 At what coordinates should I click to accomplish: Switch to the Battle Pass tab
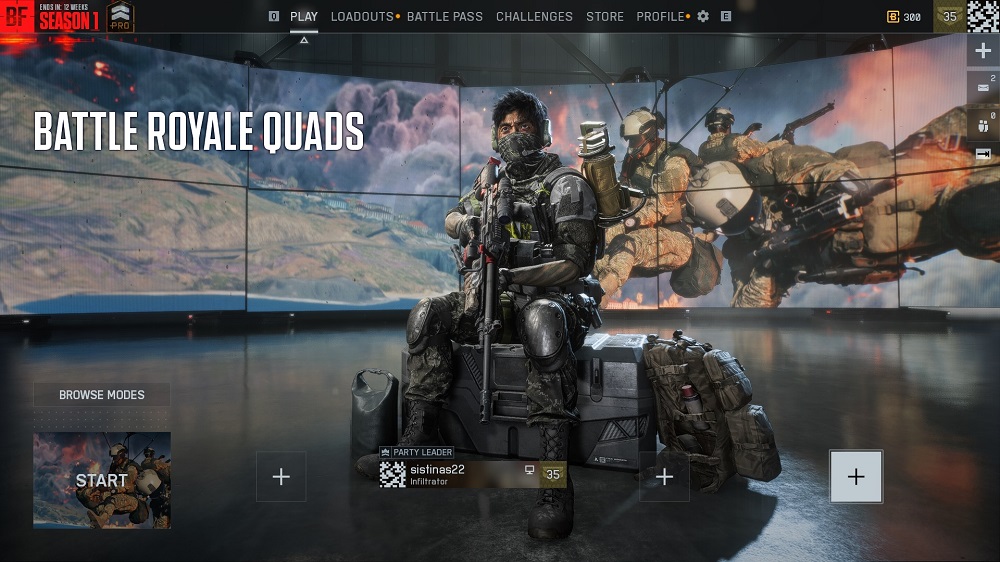coord(444,17)
